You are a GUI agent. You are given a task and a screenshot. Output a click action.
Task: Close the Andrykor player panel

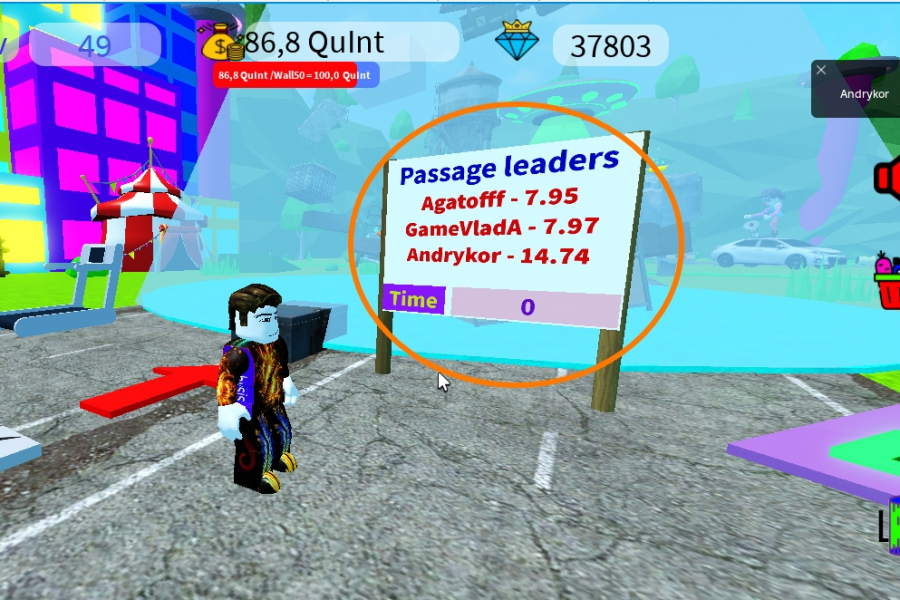click(x=821, y=70)
